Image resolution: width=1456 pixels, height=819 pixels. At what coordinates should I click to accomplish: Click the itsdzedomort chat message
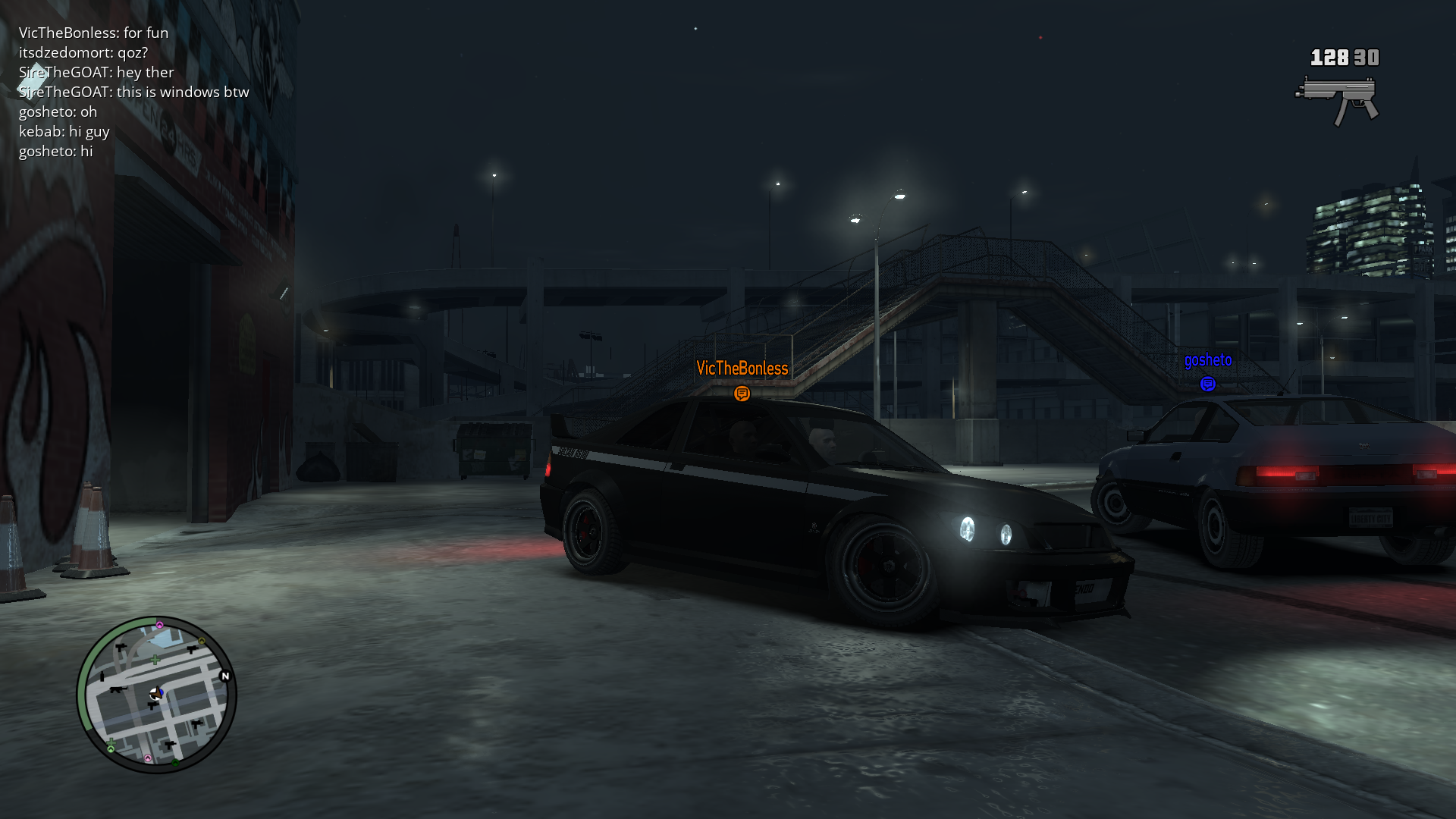[x=83, y=52]
